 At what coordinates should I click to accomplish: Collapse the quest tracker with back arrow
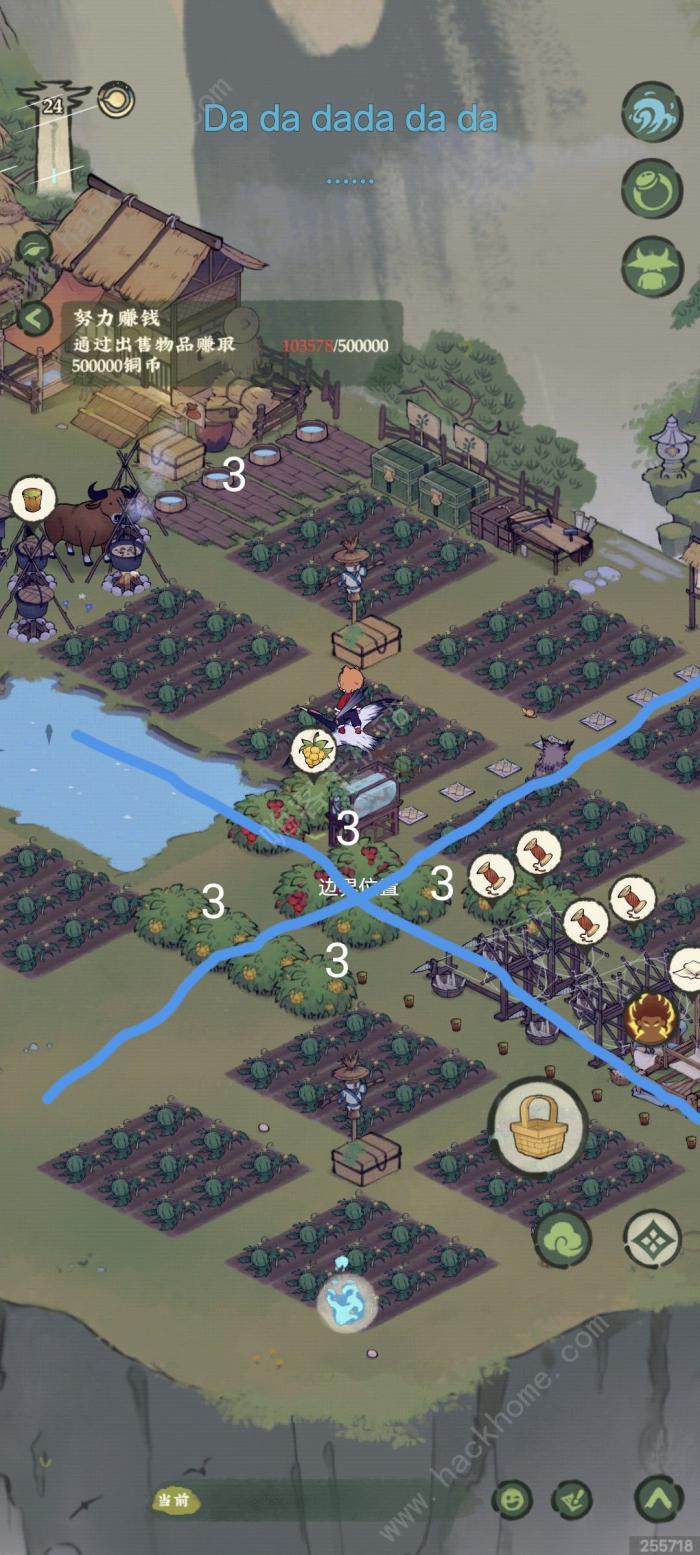[x=34, y=320]
